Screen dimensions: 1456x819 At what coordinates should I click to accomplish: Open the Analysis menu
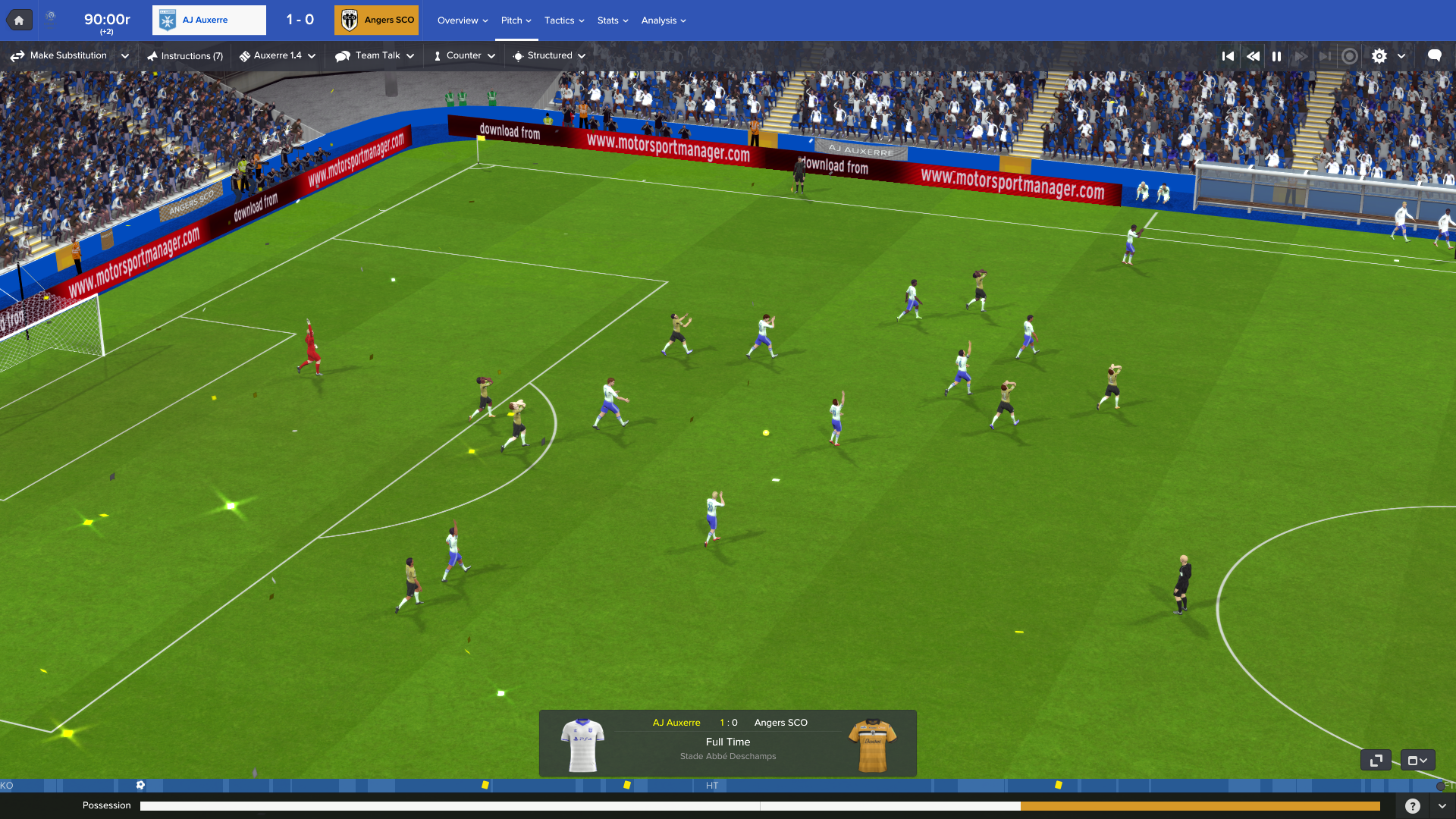tap(663, 20)
